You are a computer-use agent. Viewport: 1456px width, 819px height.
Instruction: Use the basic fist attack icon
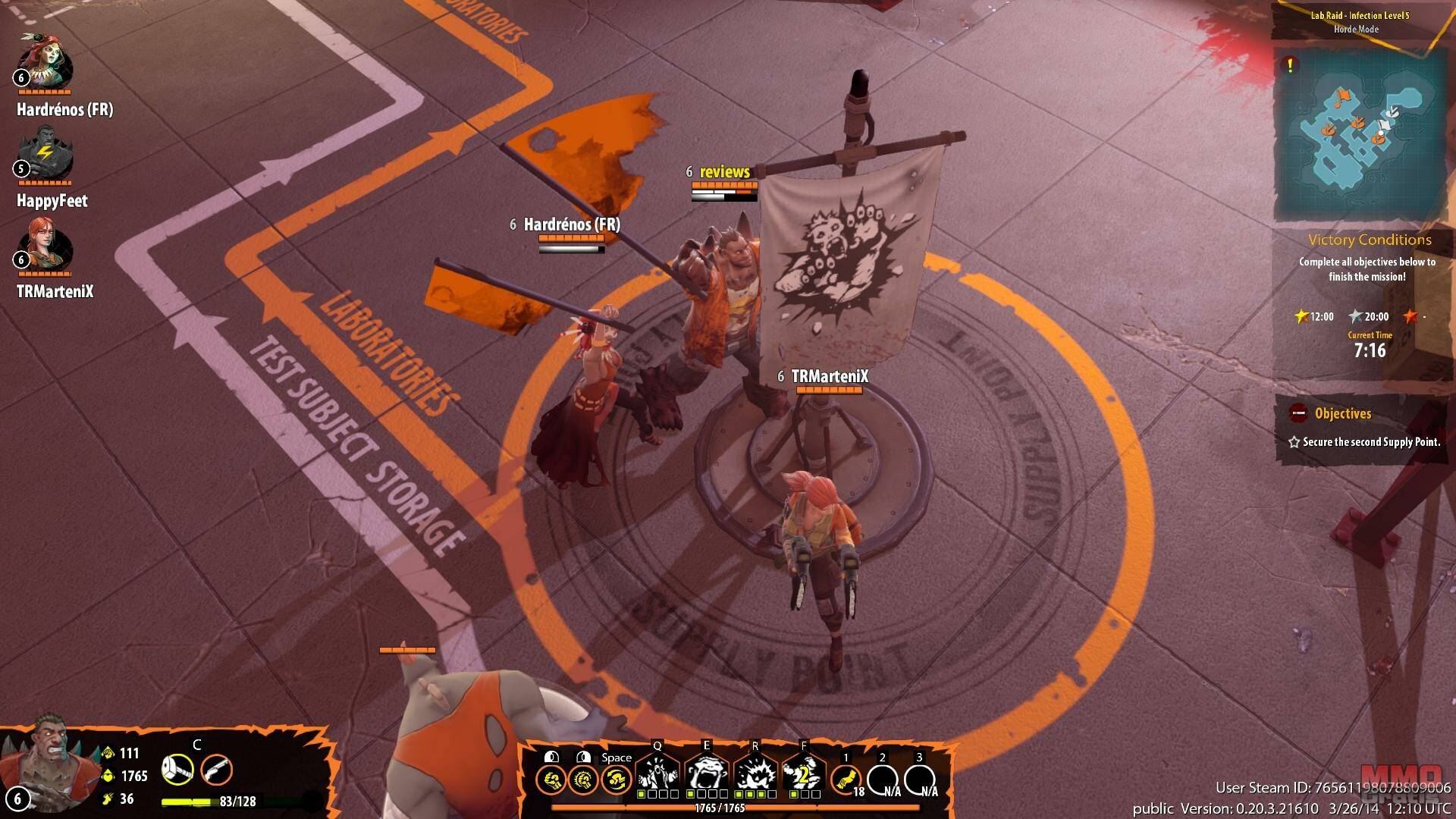(551, 780)
